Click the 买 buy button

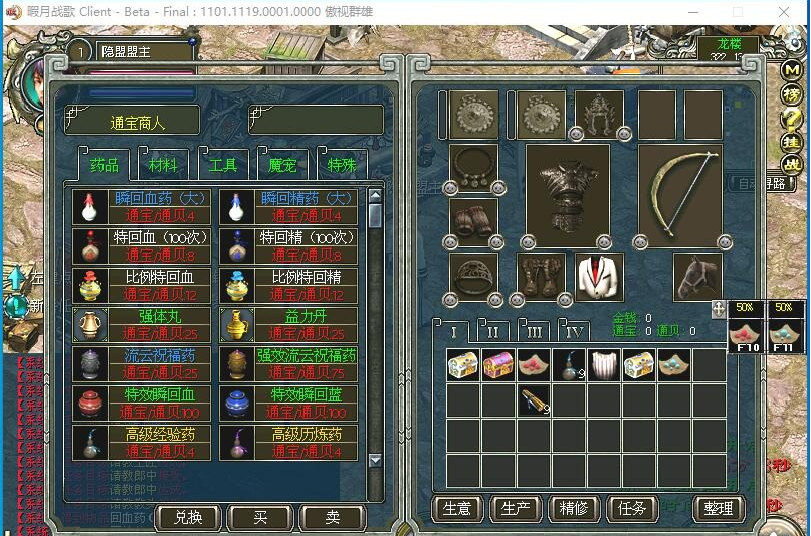pyautogui.click(x=259, y=516)
